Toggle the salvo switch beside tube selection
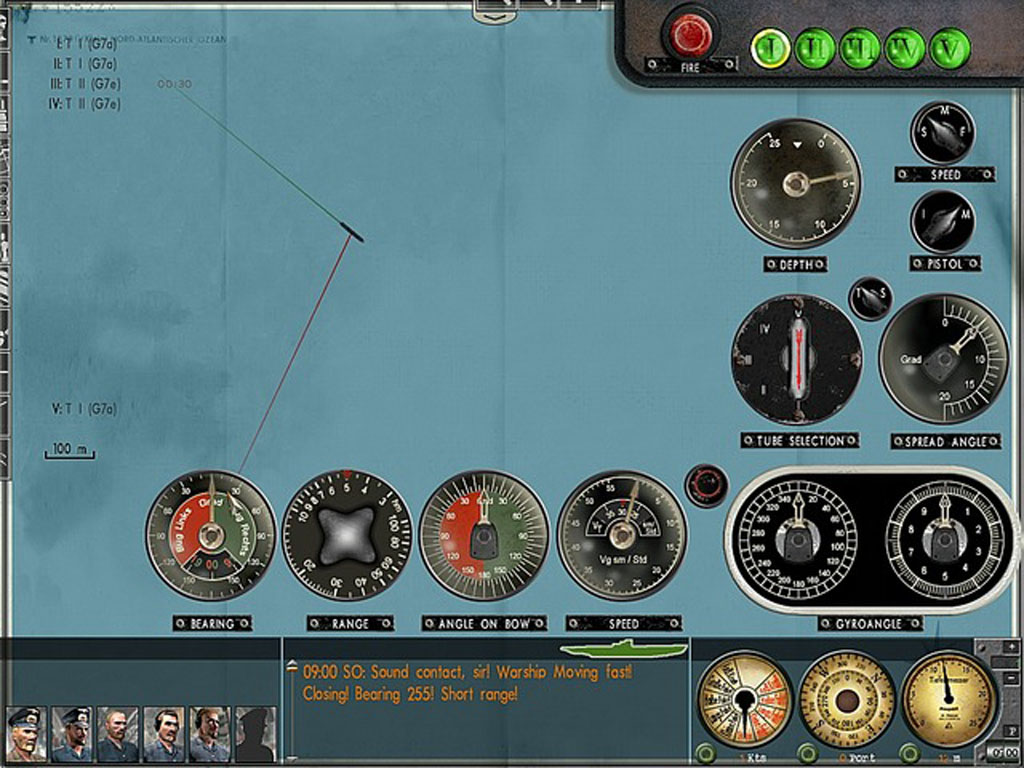This screenshot has height=768, width=1024. click(x=869, y=298)
